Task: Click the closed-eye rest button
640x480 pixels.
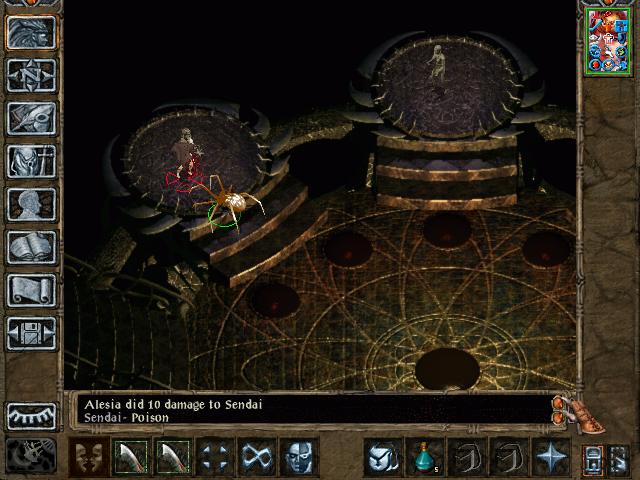Action: point(31,416)
